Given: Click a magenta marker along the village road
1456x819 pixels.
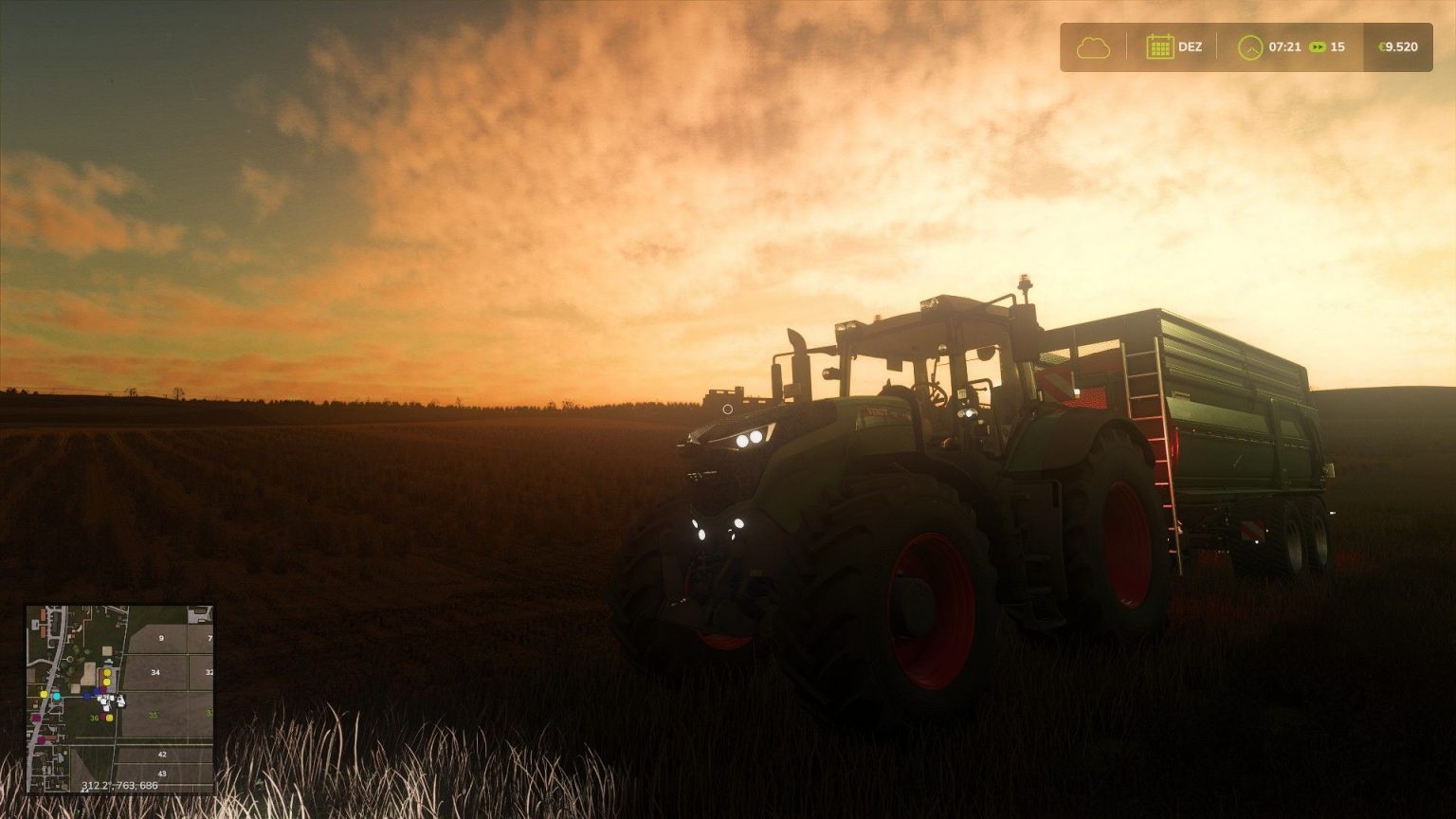Looking at the screenshot, I should tap(36, 717).
